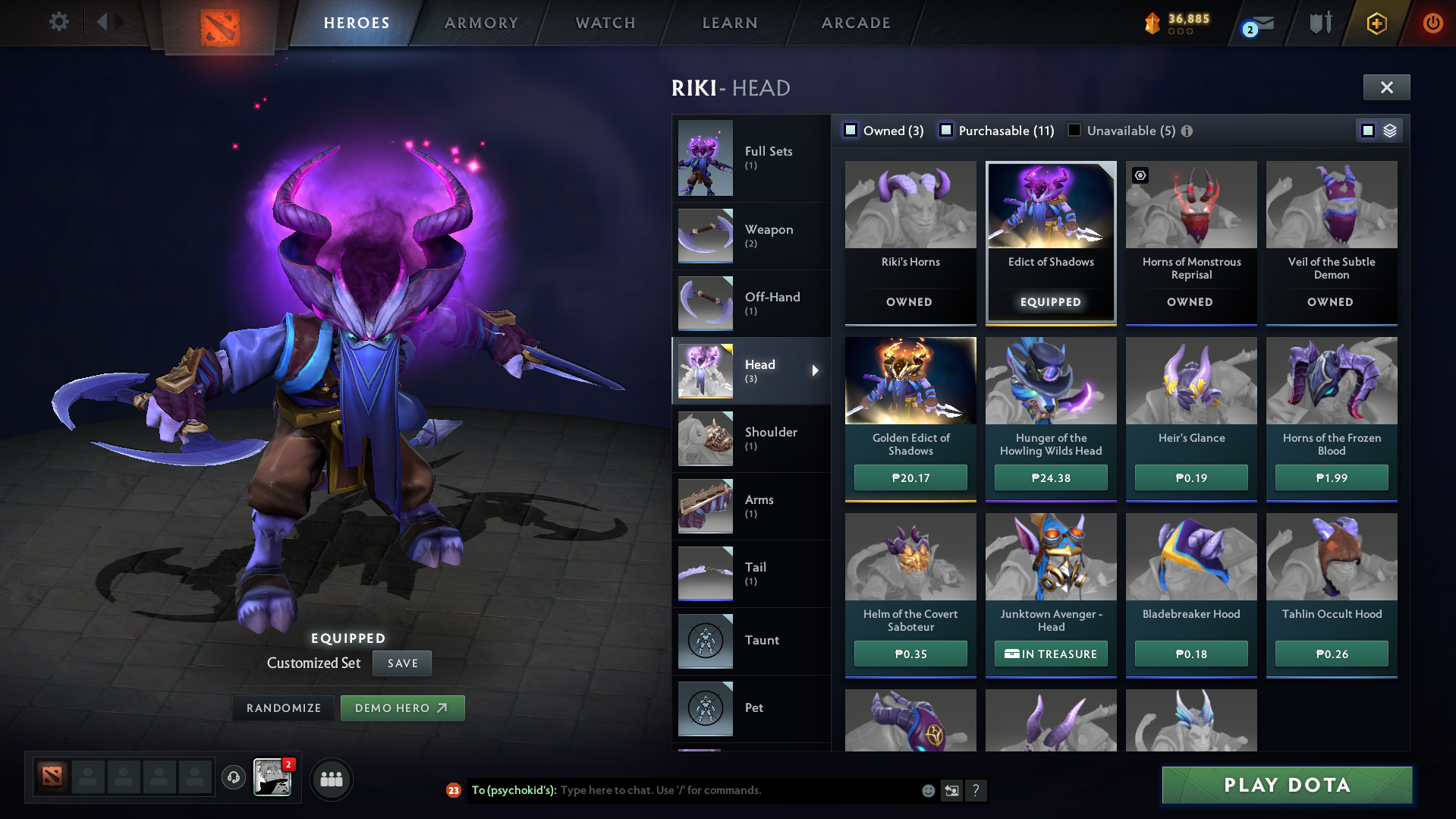Expand the Head slot chevron in the sidebar
Viewport: 1456px width, 819px height.
point(816,371)
